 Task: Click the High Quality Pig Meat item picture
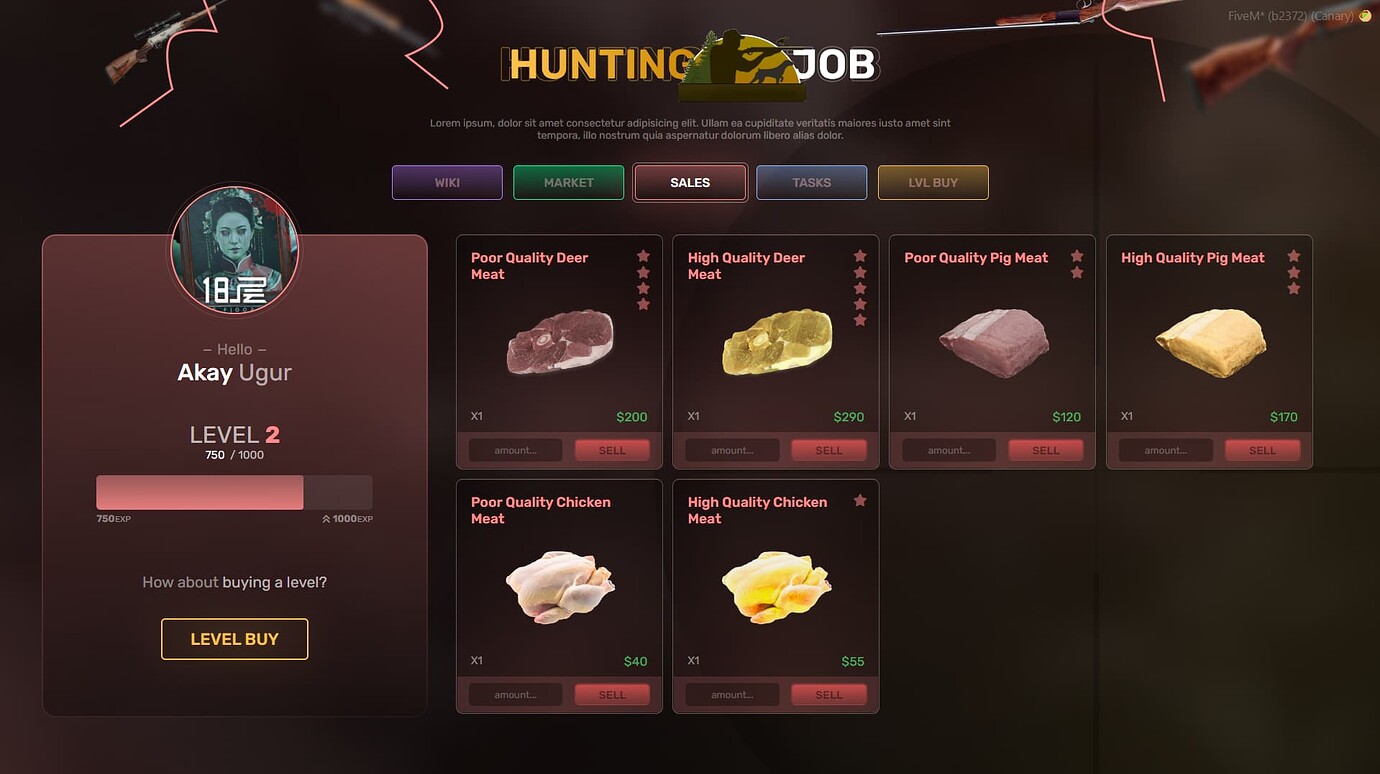coord(1209,342)
